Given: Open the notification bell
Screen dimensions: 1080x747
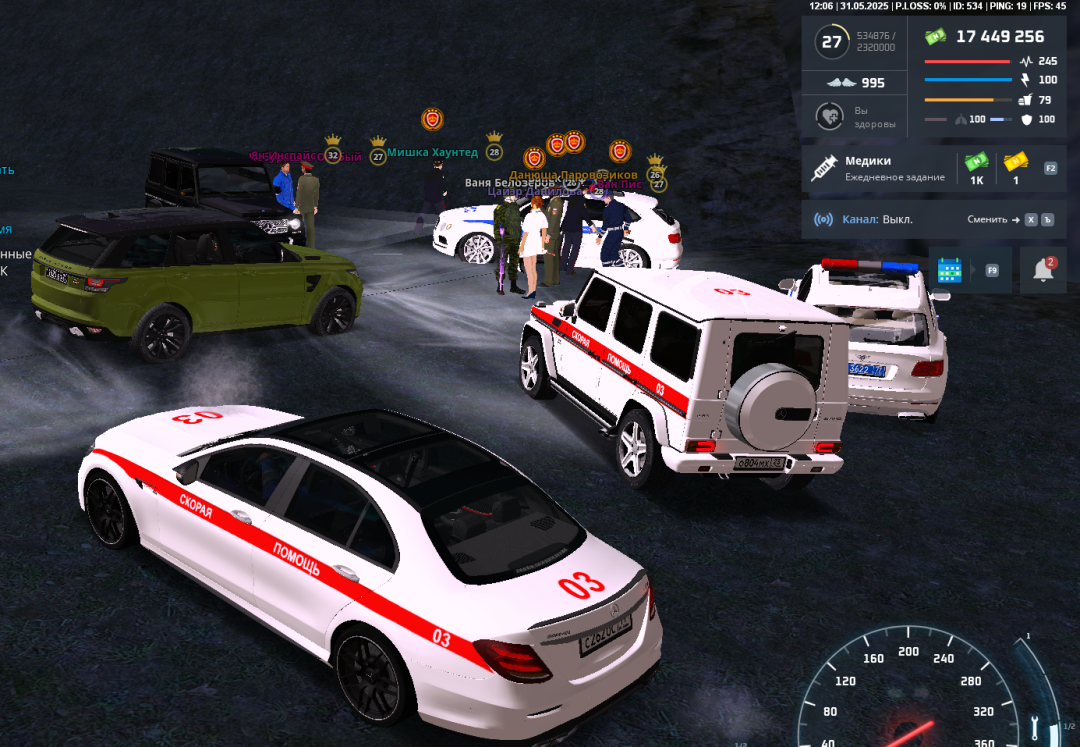Looking at the screenshot, I should [1042, 270].
